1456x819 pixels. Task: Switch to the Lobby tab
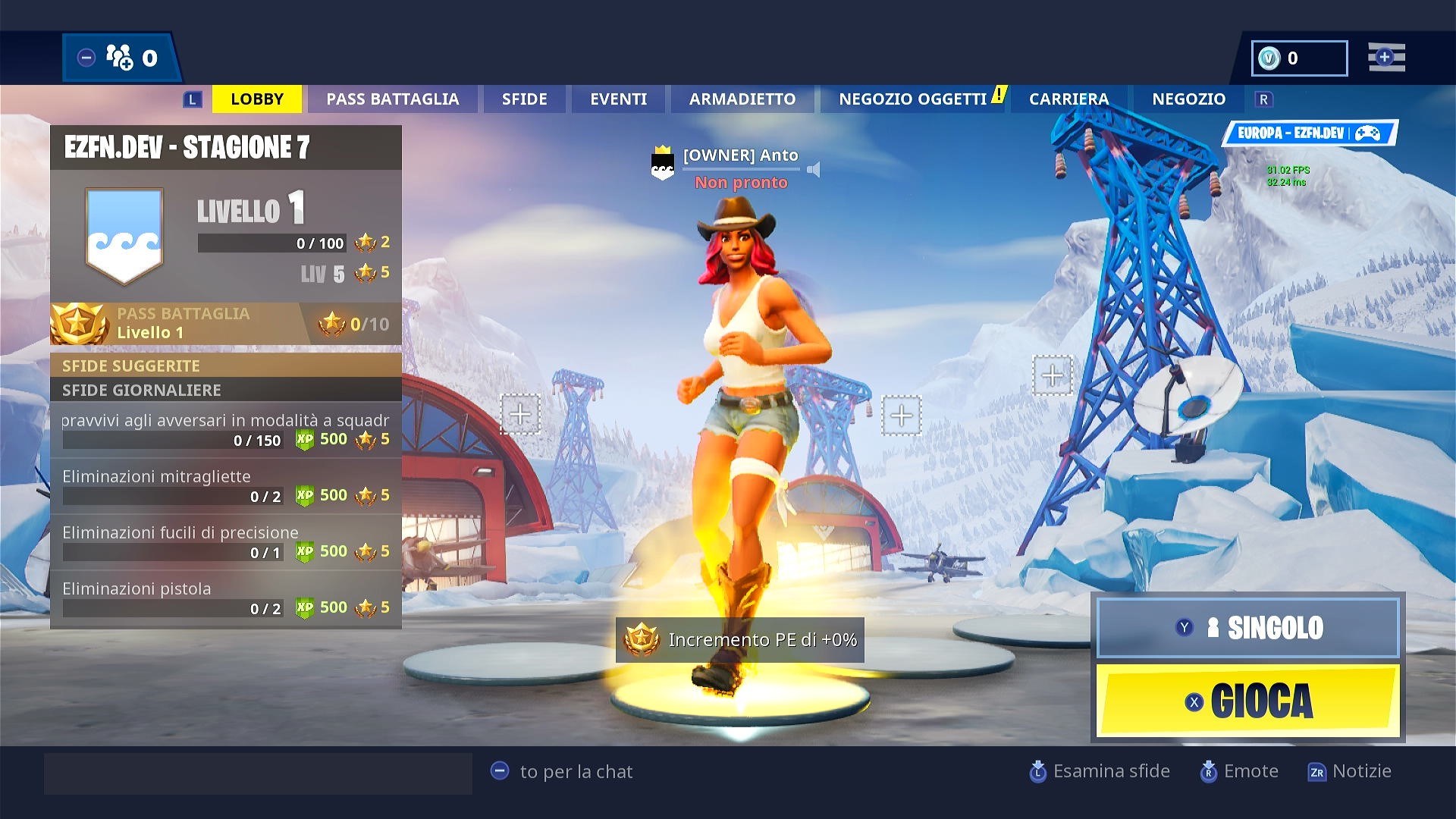[257, 99]
